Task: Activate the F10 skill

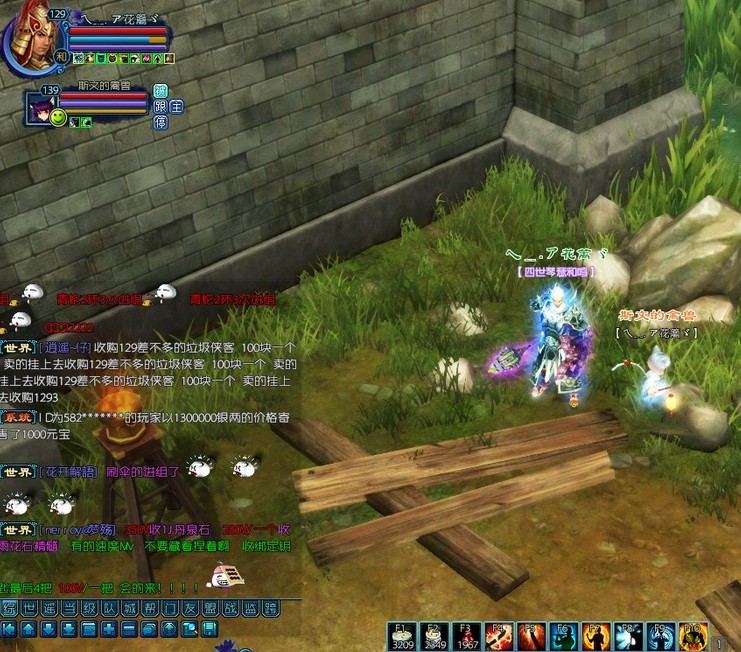Action: tap(693, 636)
